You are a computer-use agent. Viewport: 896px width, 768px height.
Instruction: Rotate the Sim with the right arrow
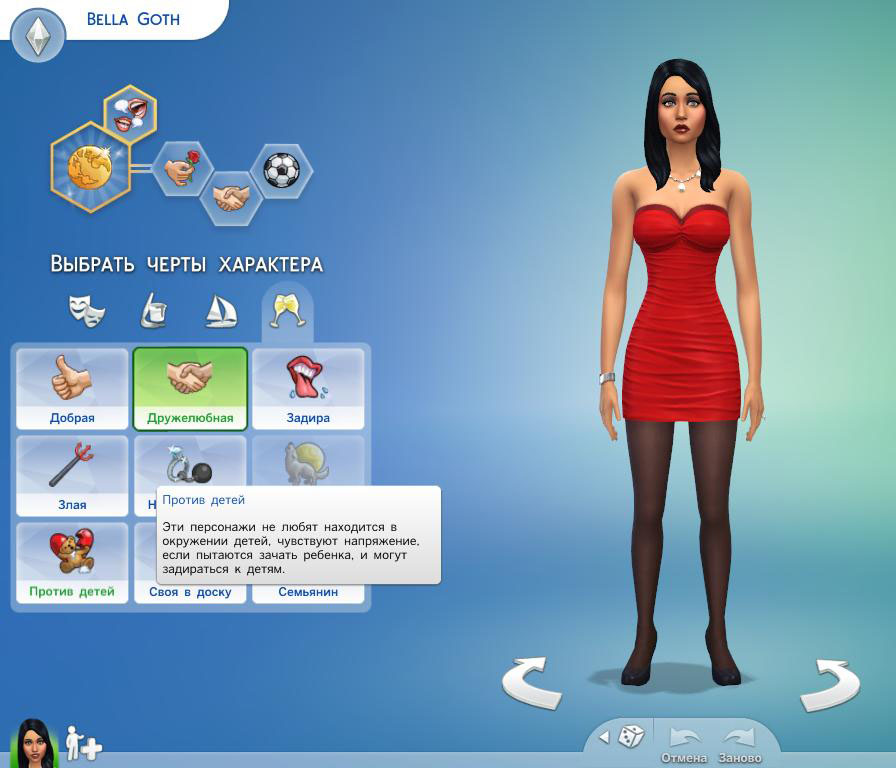(830, 681)
